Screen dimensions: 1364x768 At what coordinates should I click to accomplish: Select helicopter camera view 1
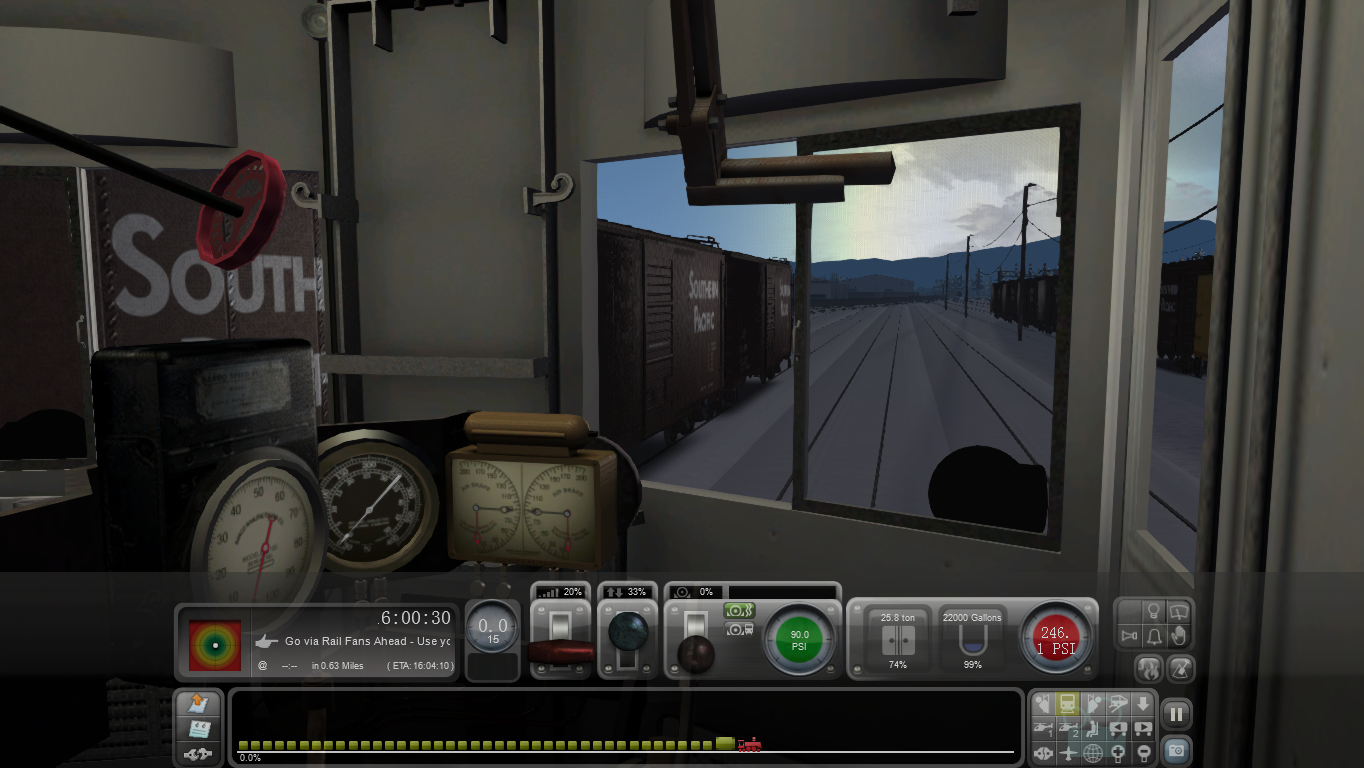1043,728
